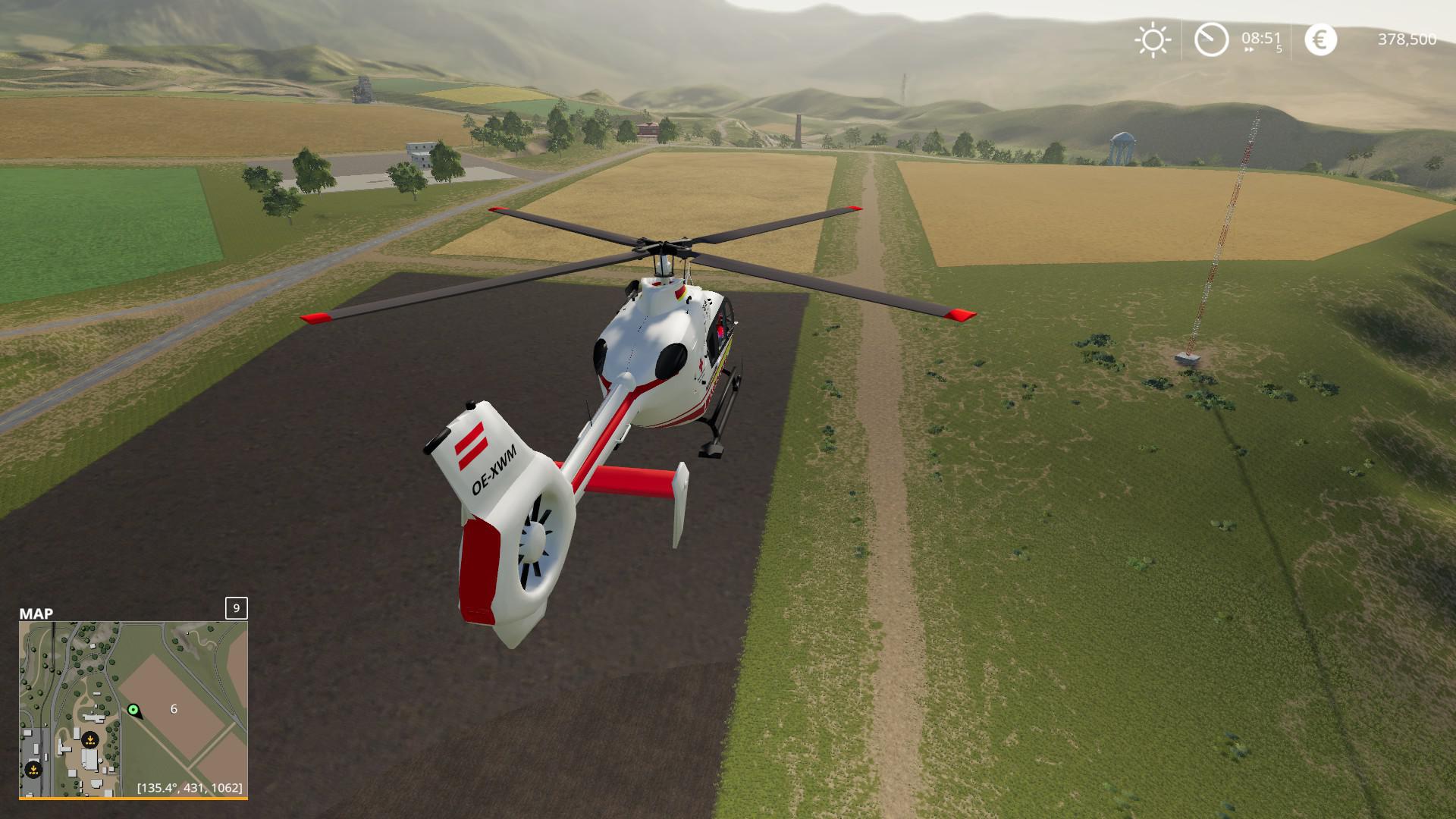Screen dimensions: 1456x819
Task: Open the minimap in the corner
Action: pos(133,708)
